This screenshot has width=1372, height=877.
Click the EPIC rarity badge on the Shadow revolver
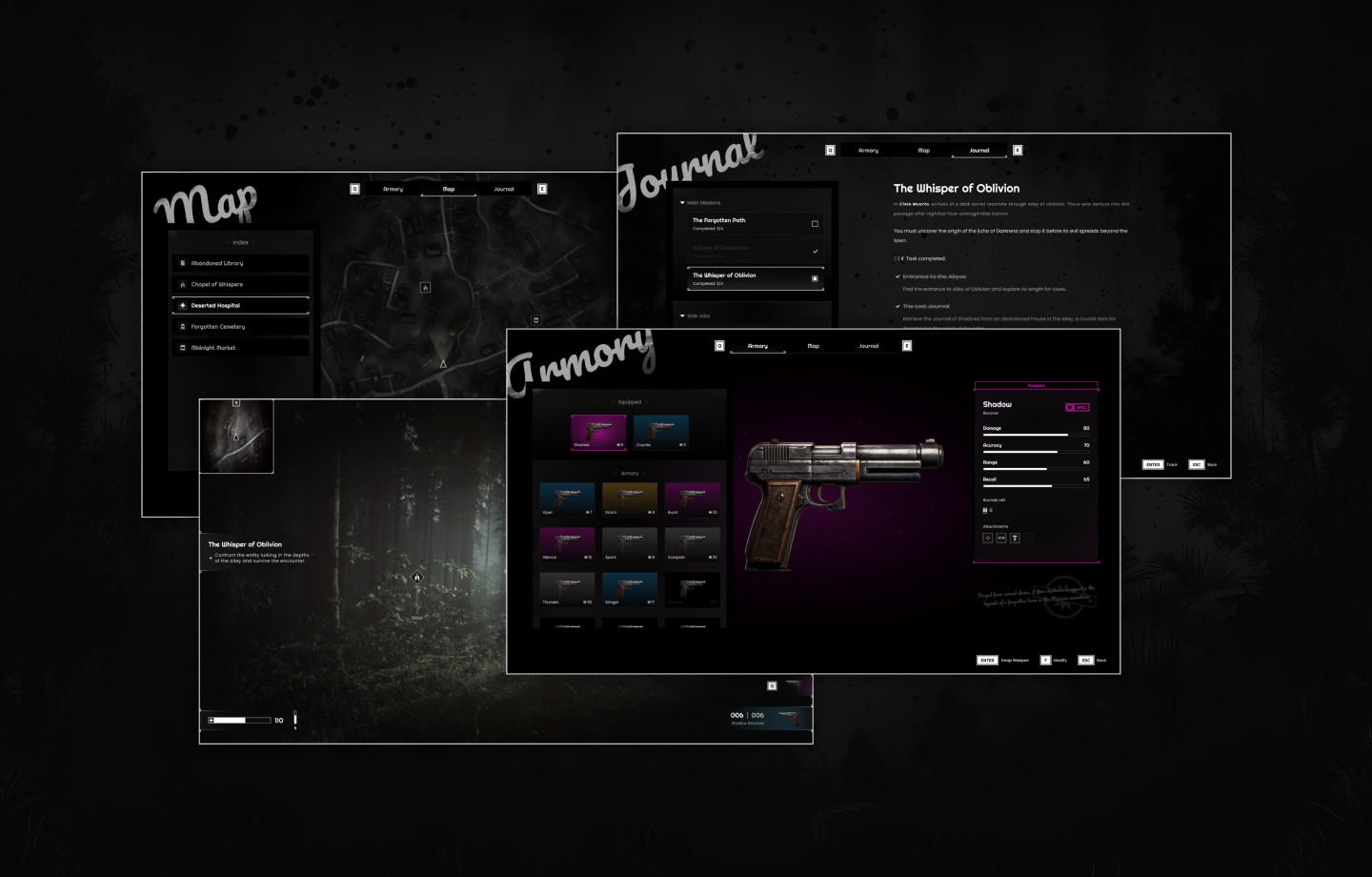click(x=1078, y=407)
